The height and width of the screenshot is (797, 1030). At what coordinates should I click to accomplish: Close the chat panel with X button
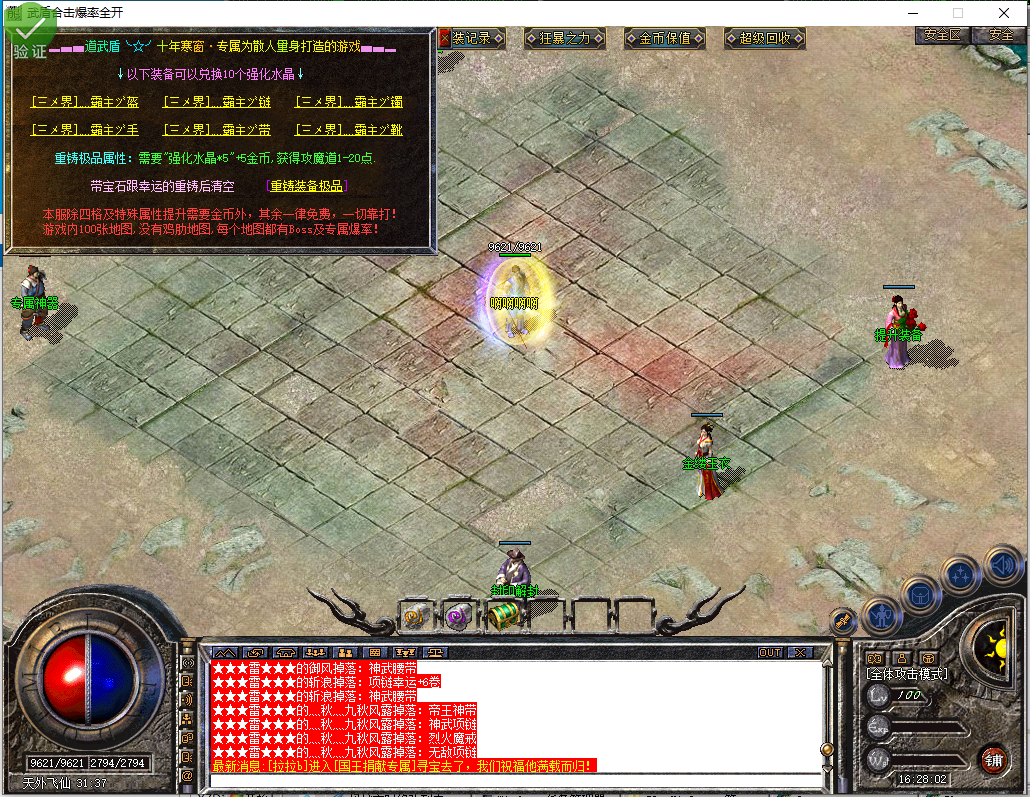800,652
